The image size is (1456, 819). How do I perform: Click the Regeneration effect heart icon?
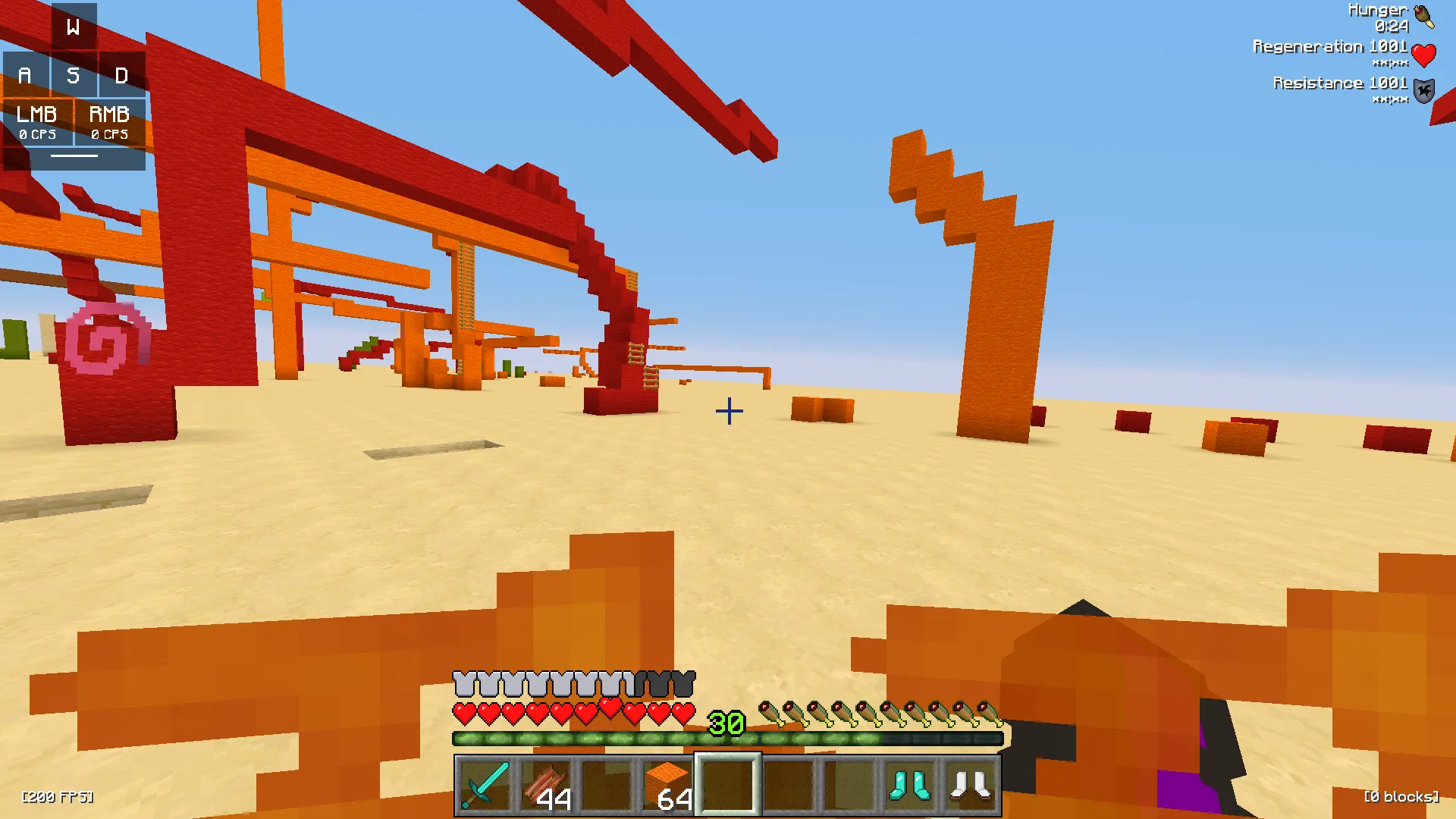pos(1424,54)
